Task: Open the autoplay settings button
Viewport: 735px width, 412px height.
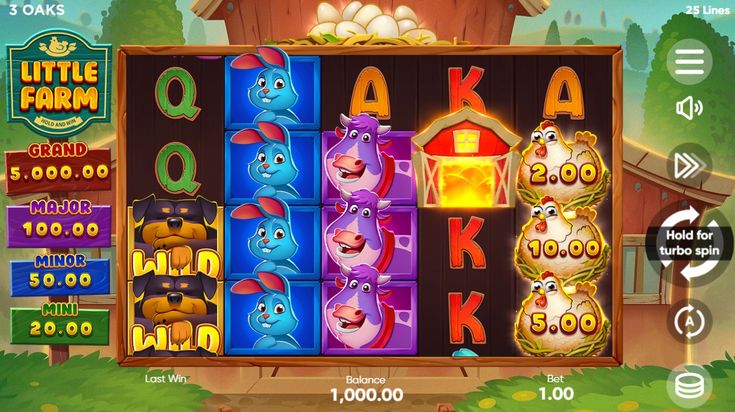Action: click(x=689, y=321)
